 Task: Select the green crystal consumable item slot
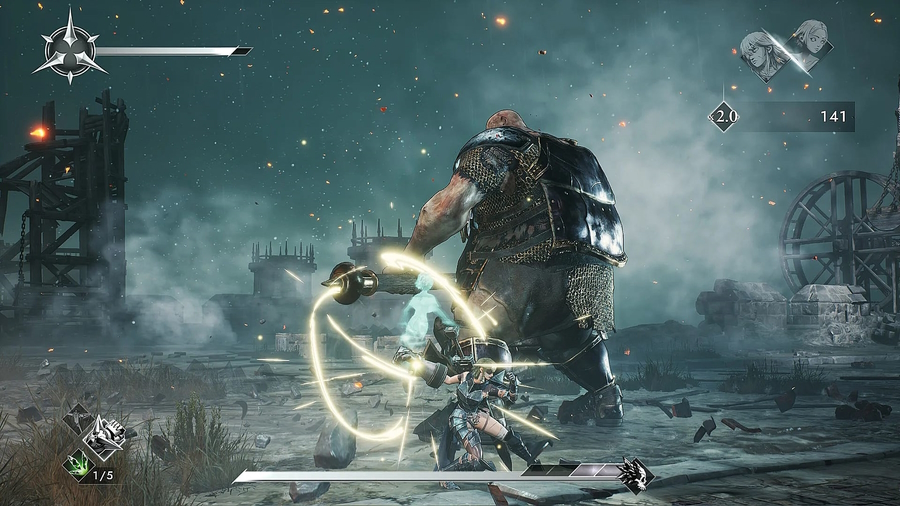coord(76,464)
